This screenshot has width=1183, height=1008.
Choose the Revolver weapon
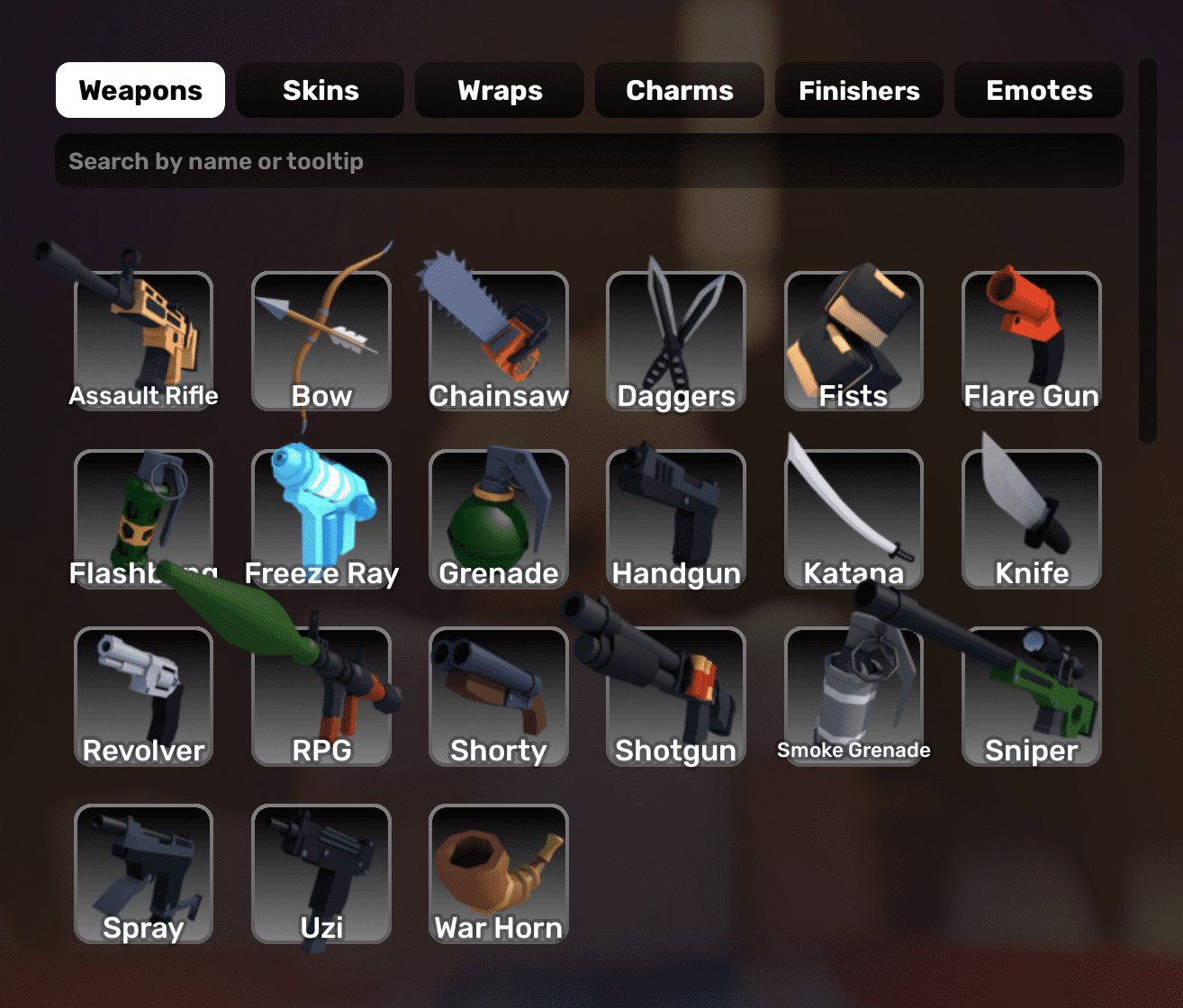click(142, 697)
